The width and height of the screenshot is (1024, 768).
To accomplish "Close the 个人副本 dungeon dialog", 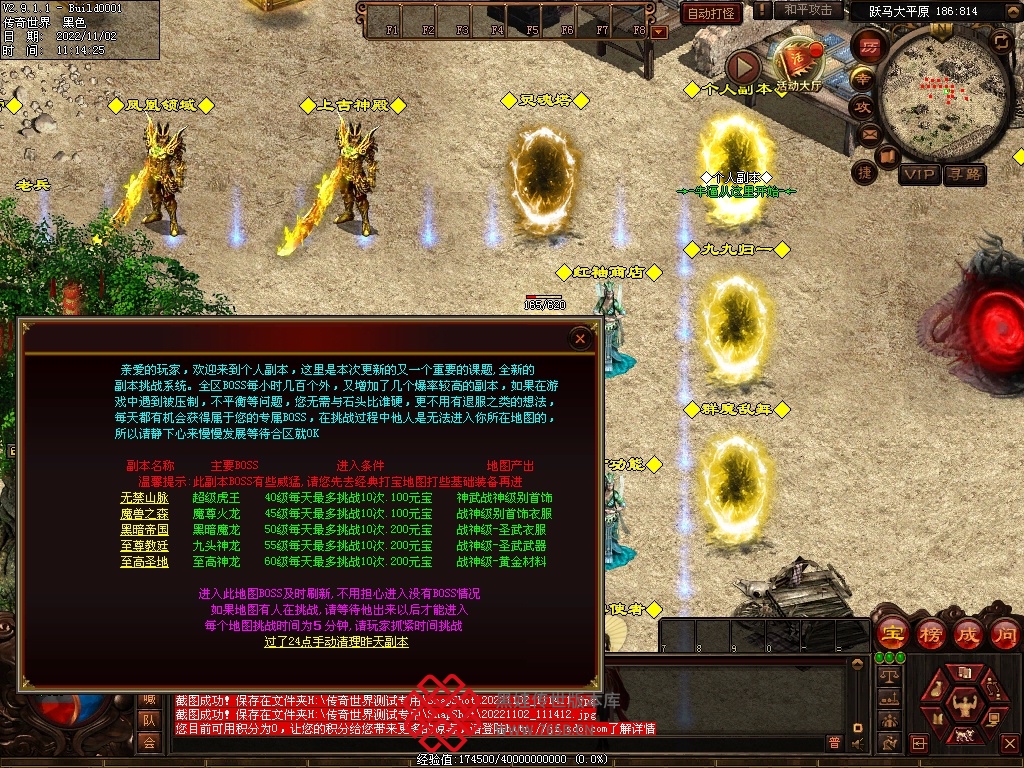I will (x=580, y=339).
